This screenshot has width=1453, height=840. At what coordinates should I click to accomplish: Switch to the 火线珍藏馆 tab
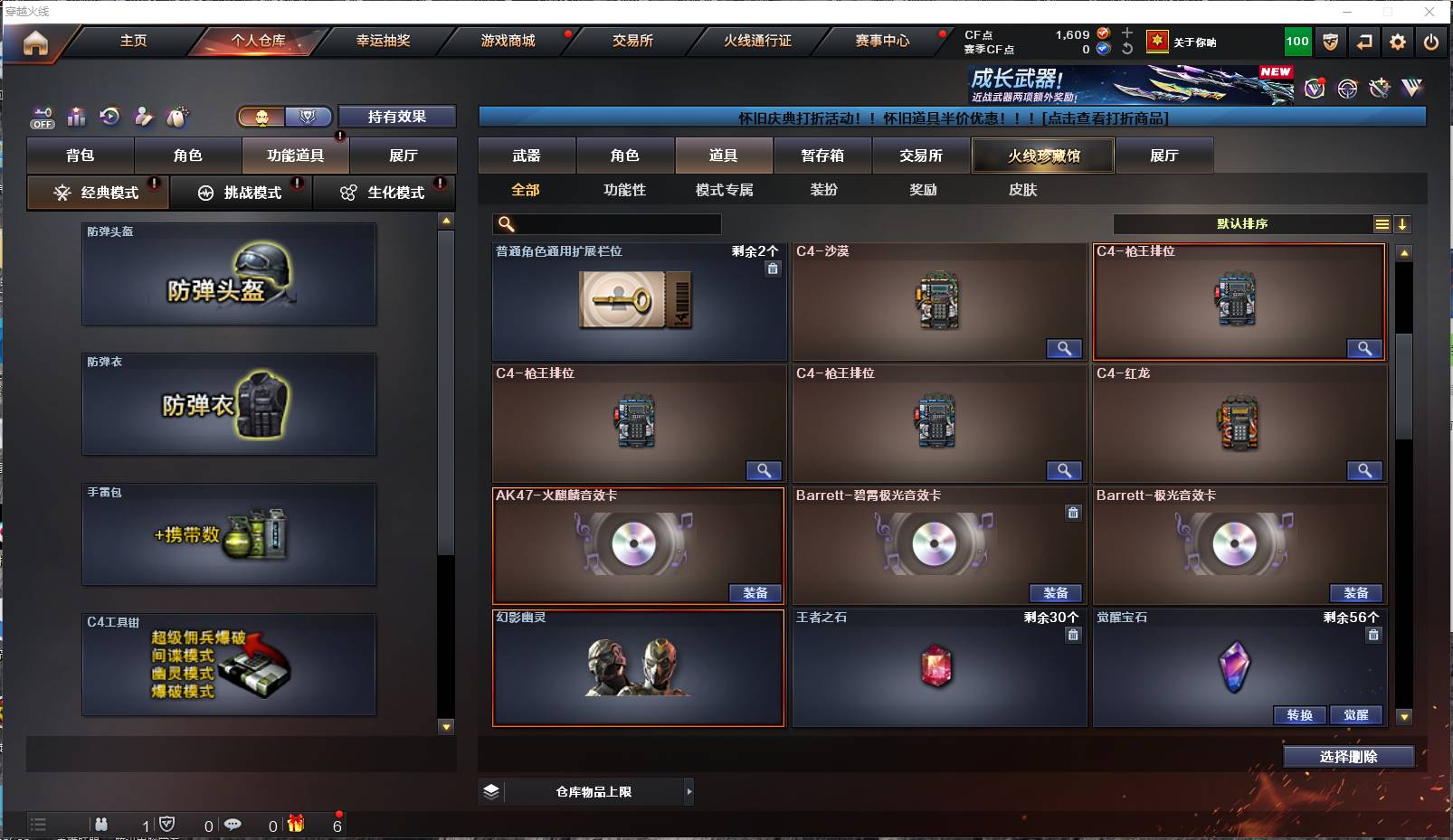pos(1042,155)
